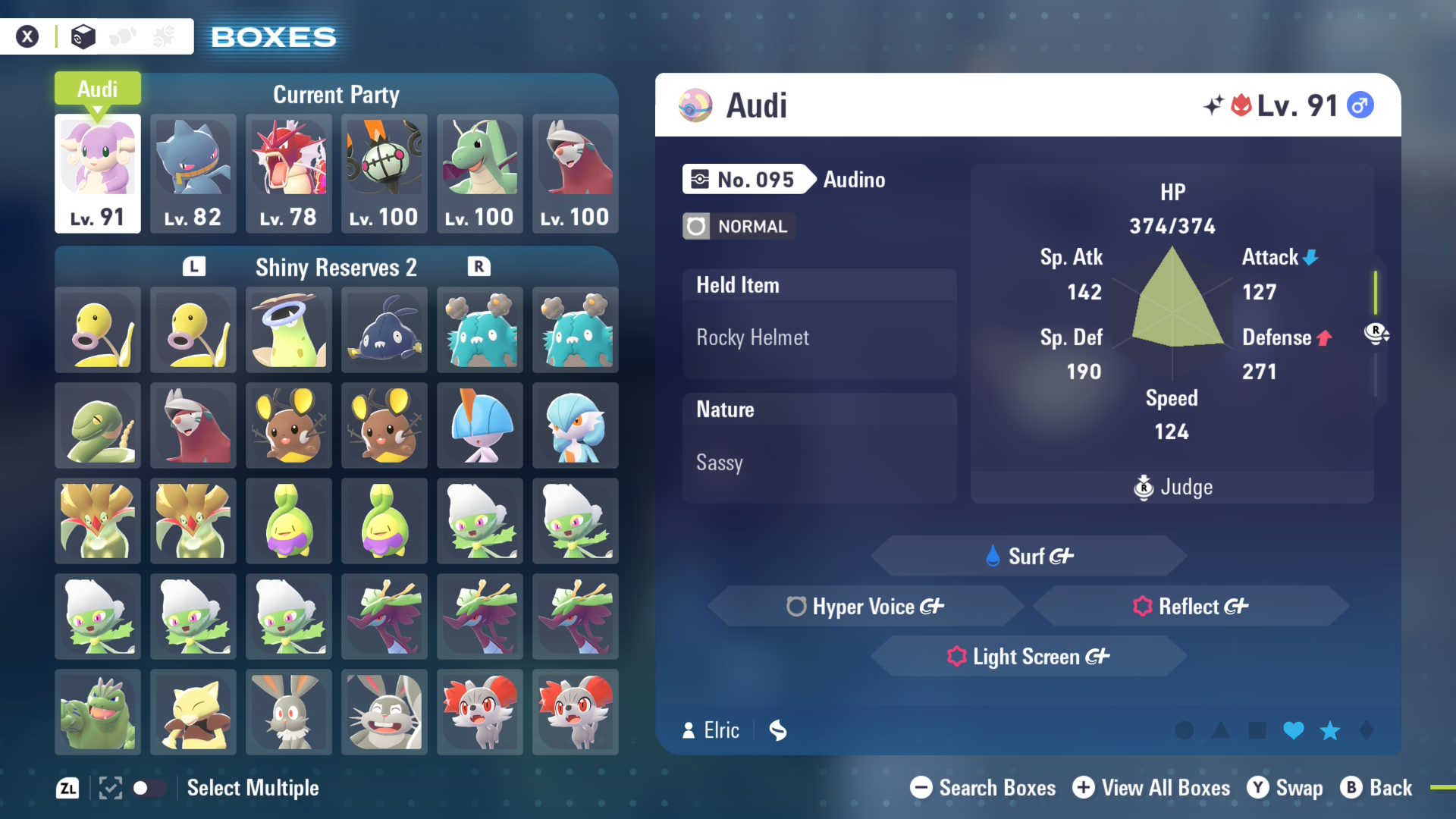Choose the Tyranitar-like green monster slot
The height and width of the screenshot is (819, 1456).
coord(98,712)
